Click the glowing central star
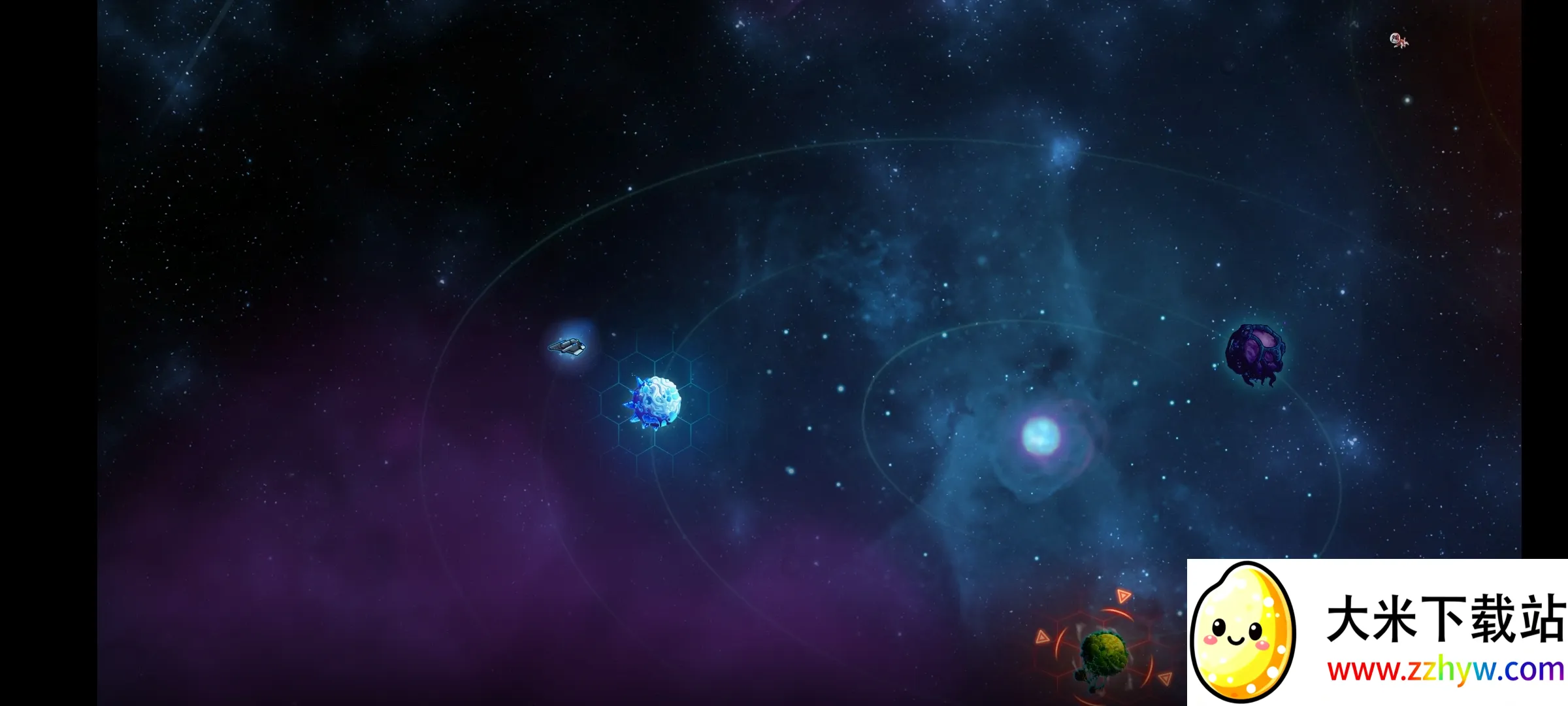 [x=1040, y=435]
